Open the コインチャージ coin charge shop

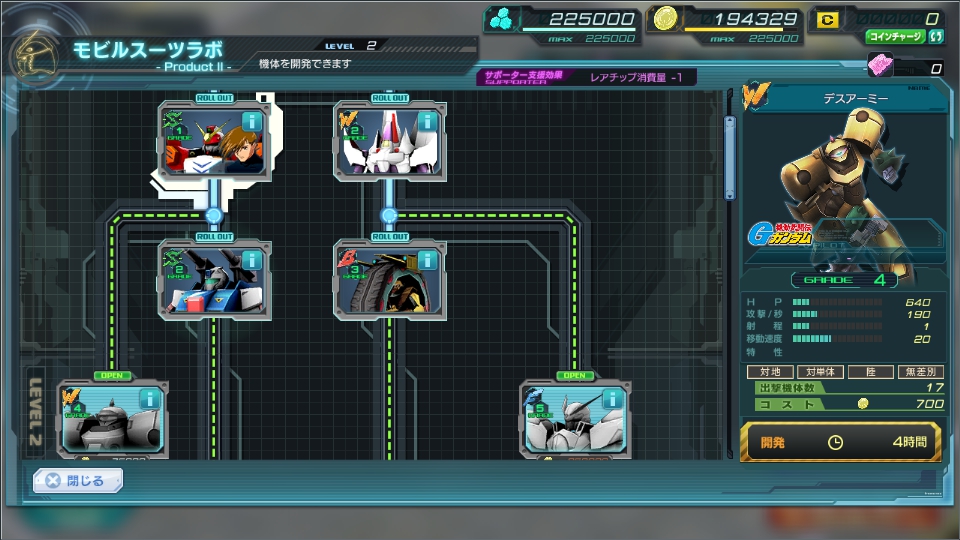(x=895, y=37)
